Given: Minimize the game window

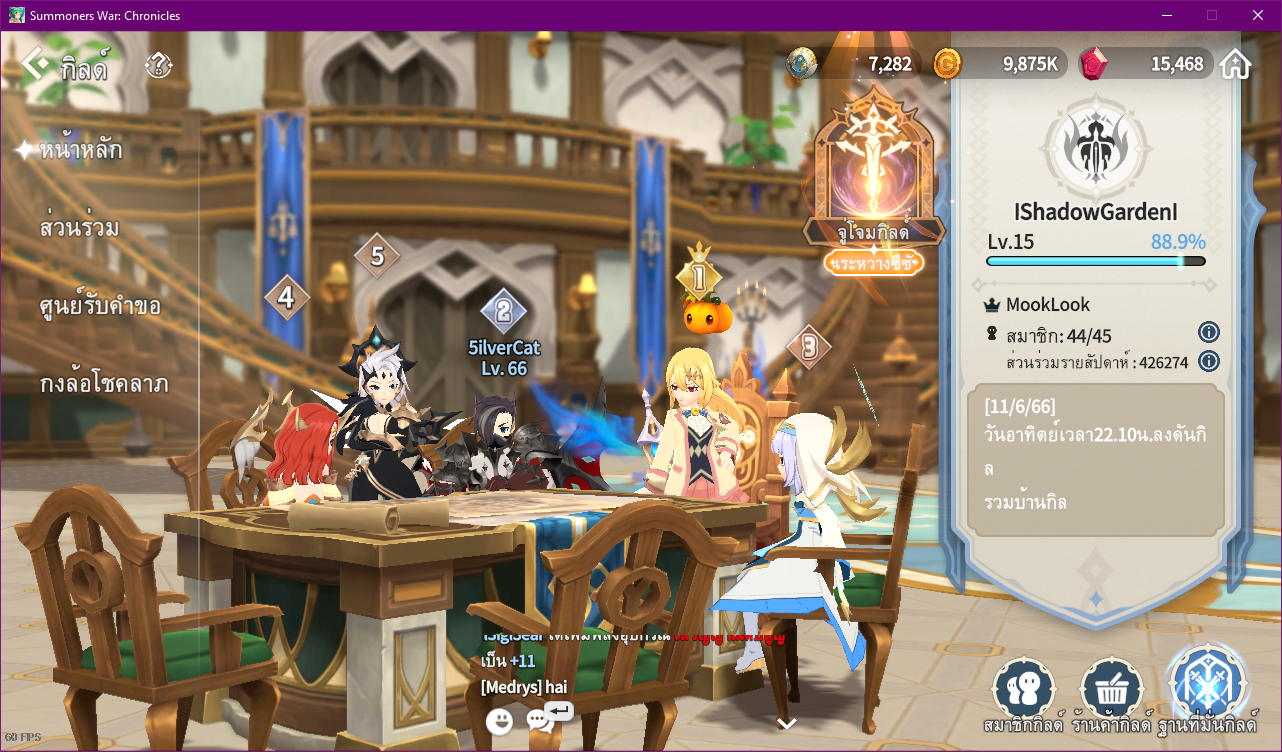Looking at the screenshot, I should (1166, 15).
